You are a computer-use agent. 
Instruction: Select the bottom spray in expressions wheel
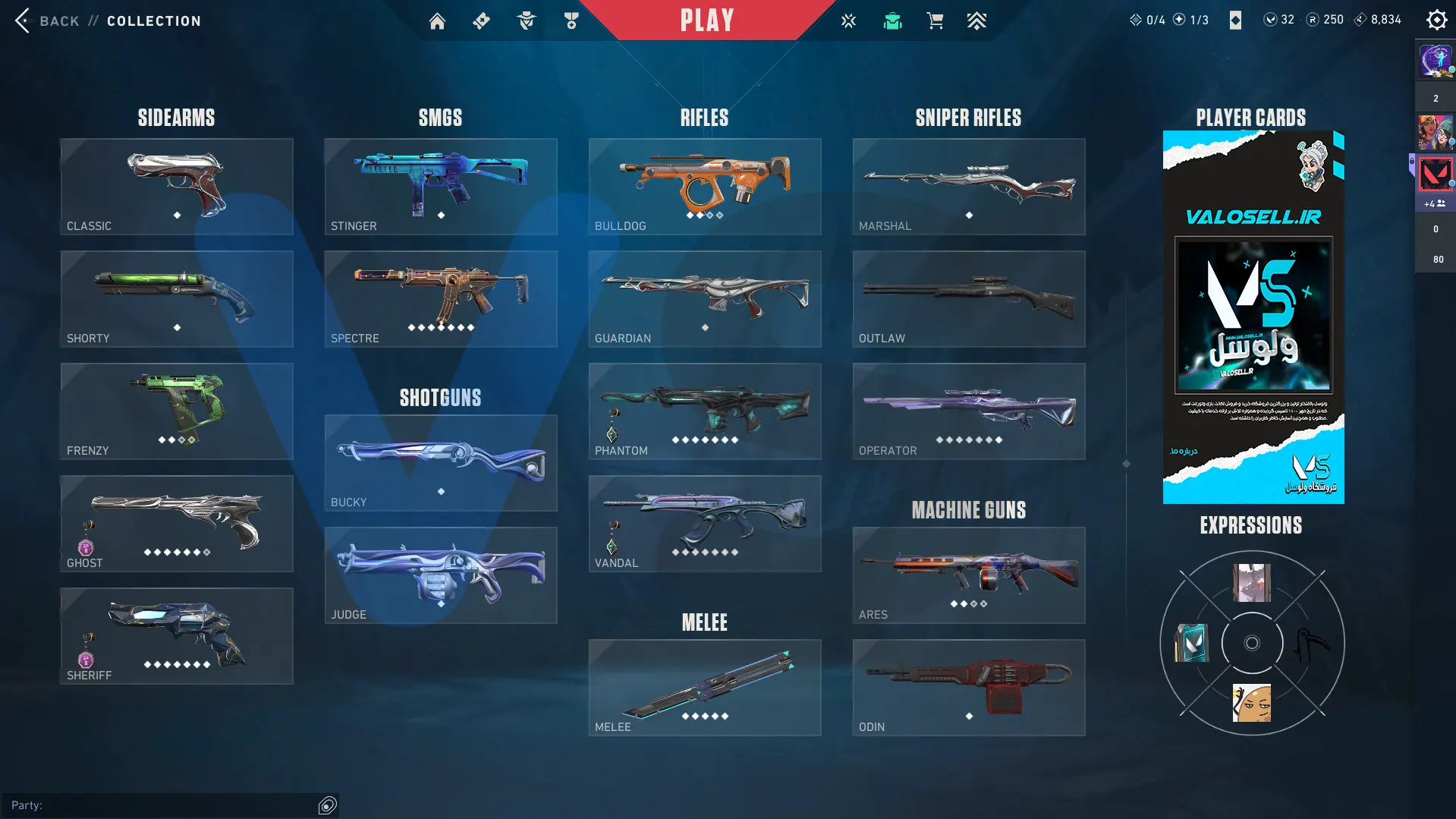[x=1252, y=703]
